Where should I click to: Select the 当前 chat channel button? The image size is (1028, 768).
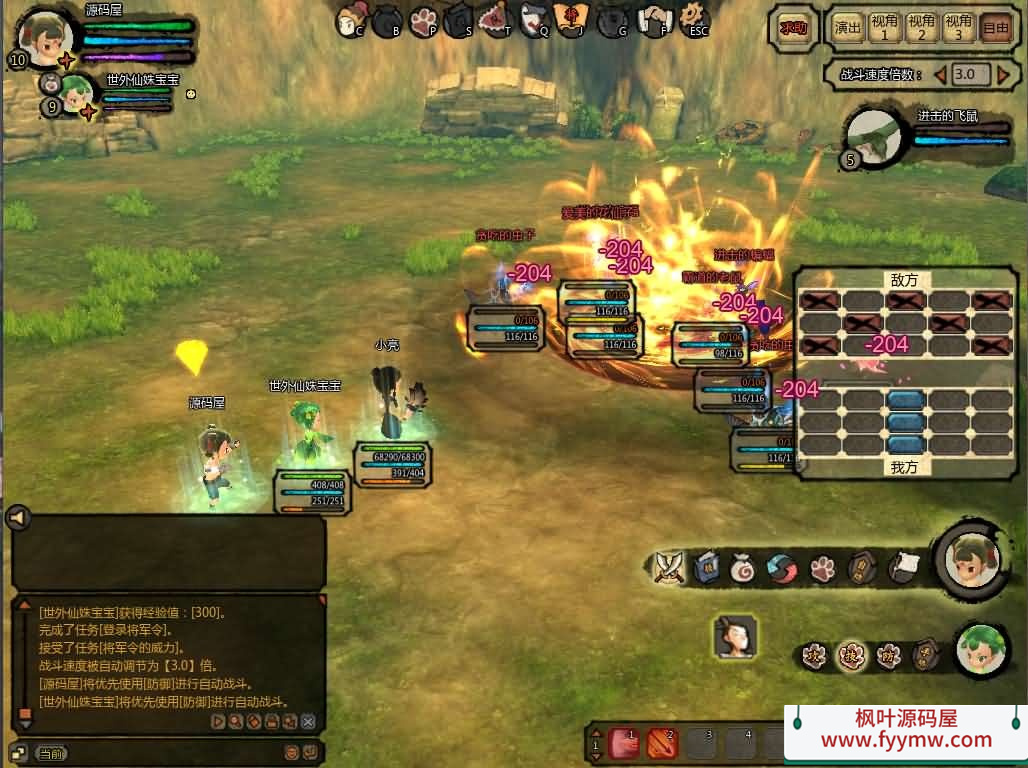click(x=50, y=752)
